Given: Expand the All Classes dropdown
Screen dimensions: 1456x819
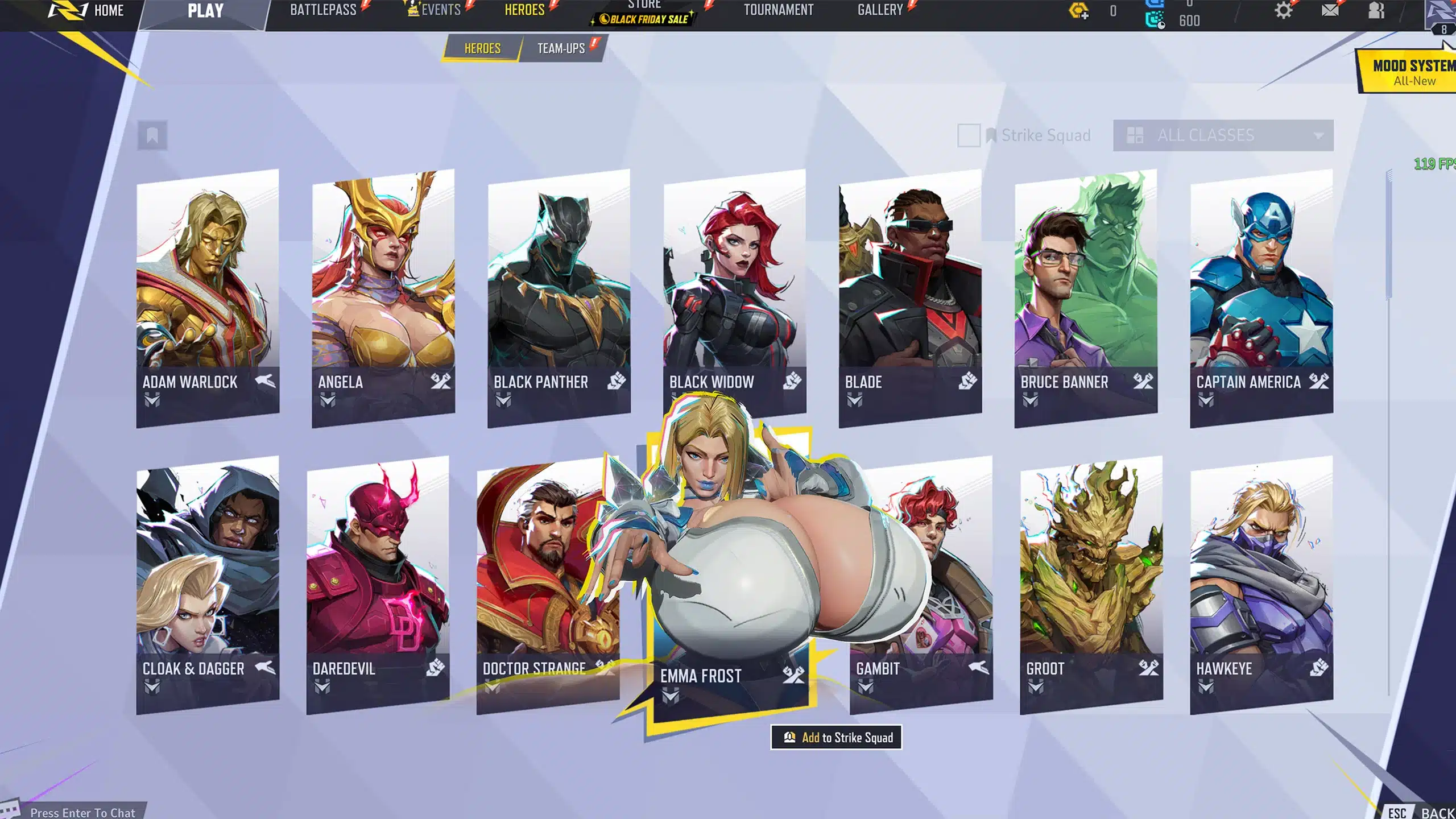Looking at the screenshot, I should (1223, 135).
